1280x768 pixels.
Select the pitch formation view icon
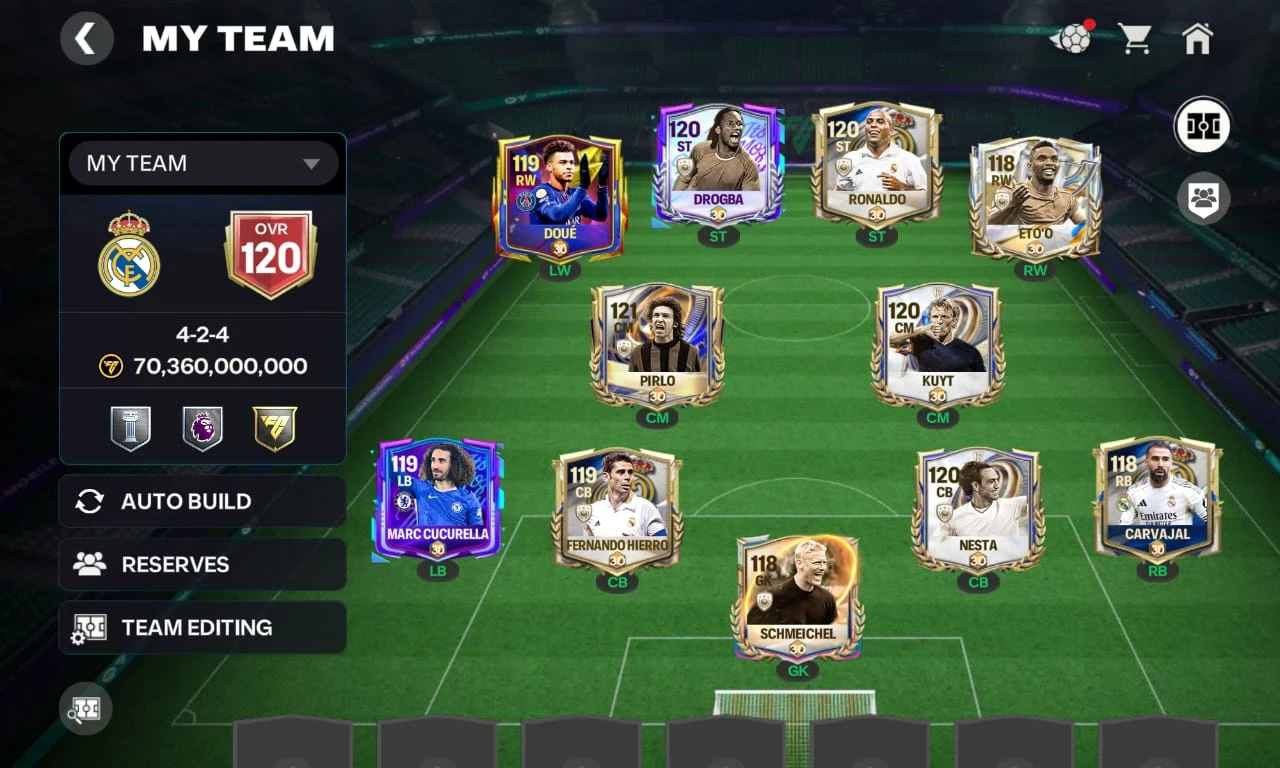[1203, 125]
